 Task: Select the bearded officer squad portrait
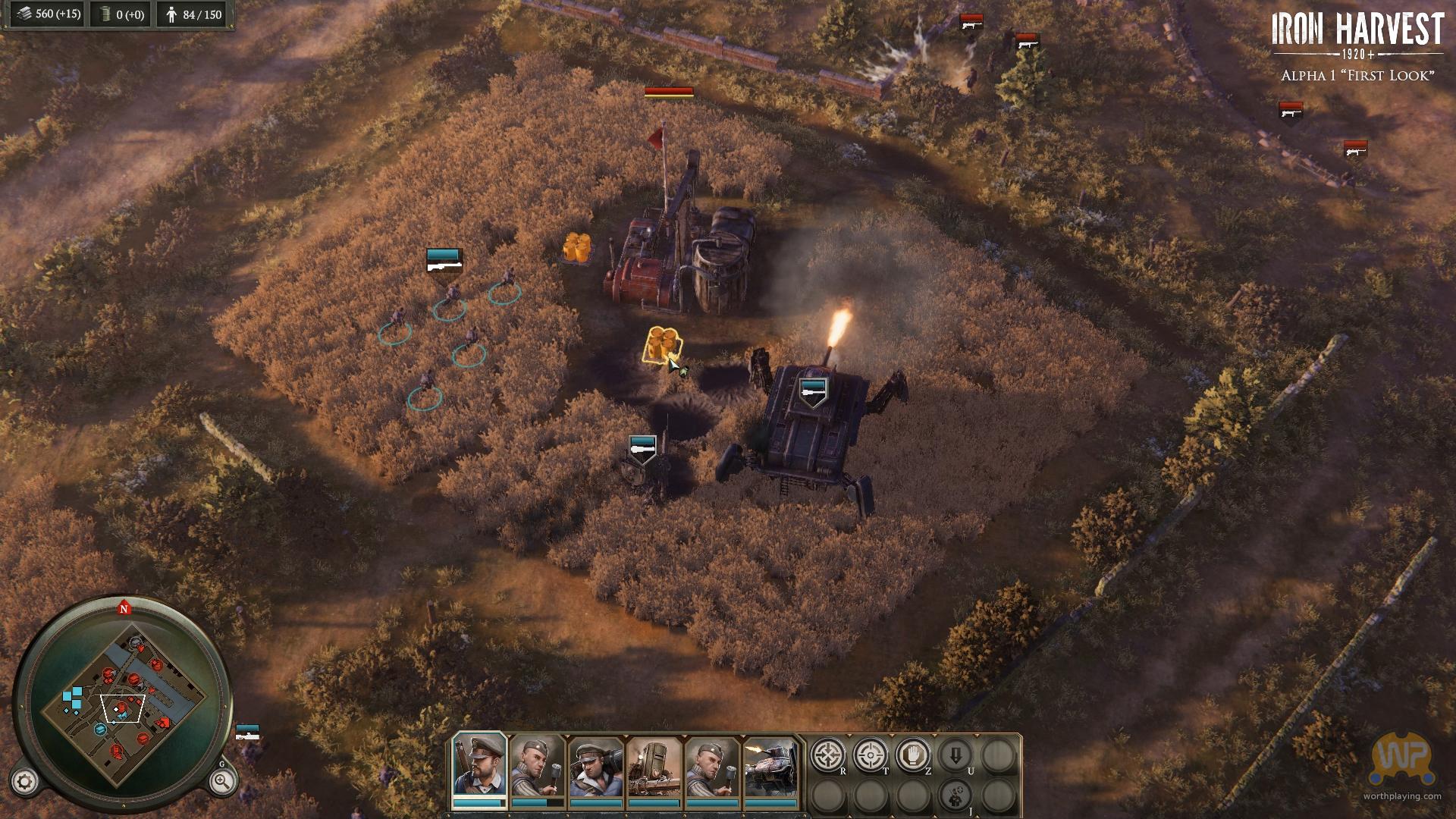click(479, 767)
